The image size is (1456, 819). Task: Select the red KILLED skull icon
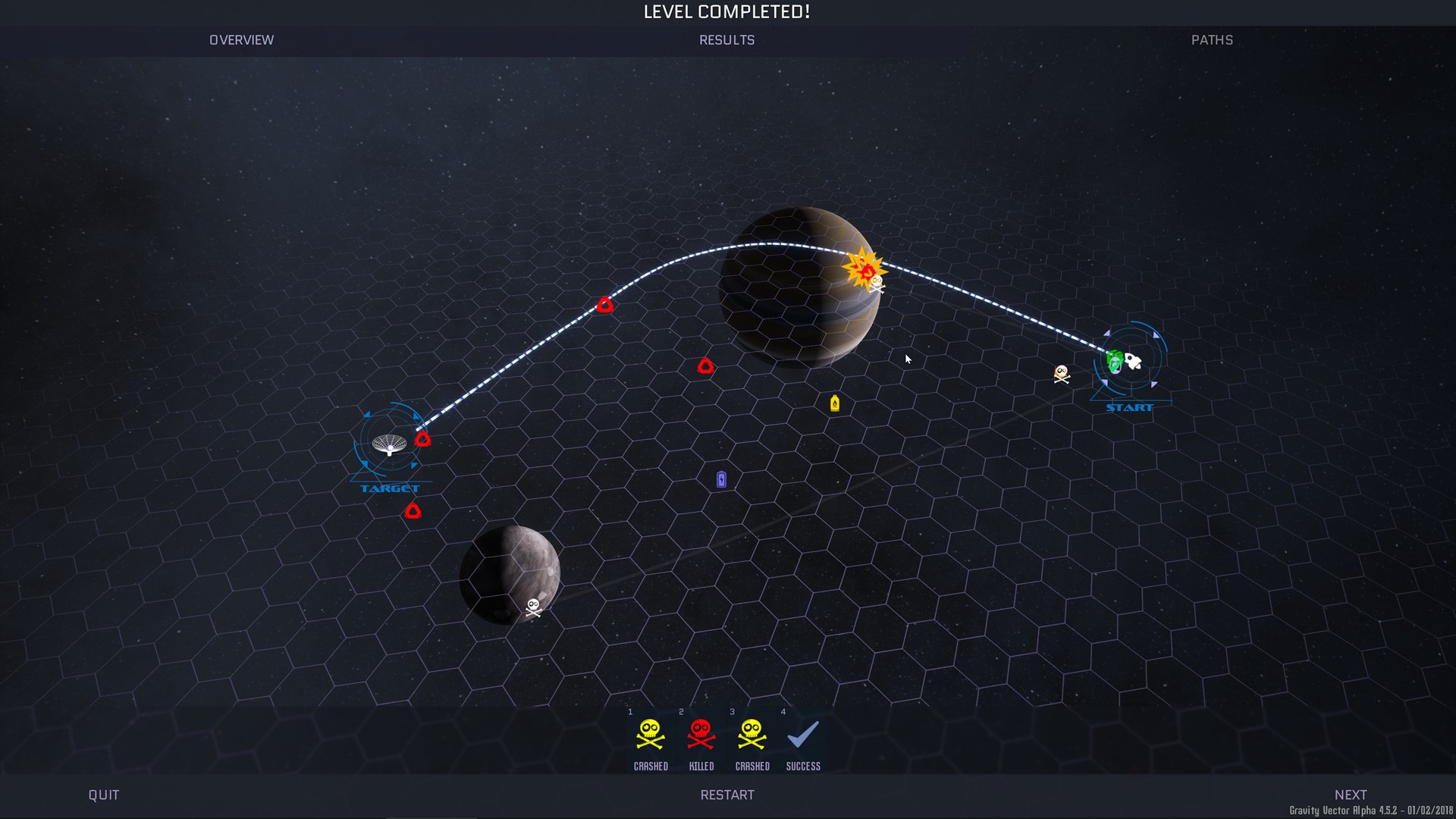point(701,735)
